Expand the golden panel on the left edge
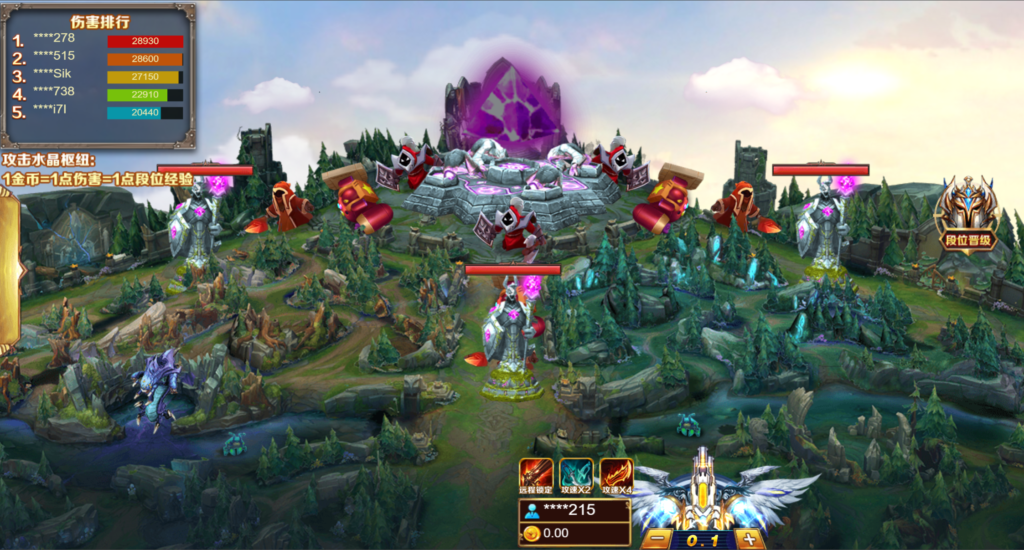Image resolution: width=1024 pixels, height=550 pixels. pyautogui.click(x=10, y=265)
